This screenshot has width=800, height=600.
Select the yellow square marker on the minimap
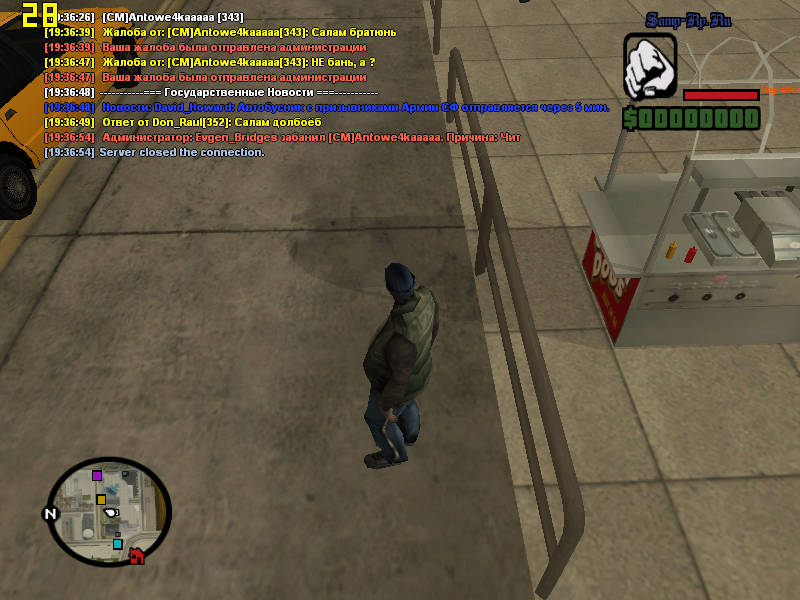[101, 499]
